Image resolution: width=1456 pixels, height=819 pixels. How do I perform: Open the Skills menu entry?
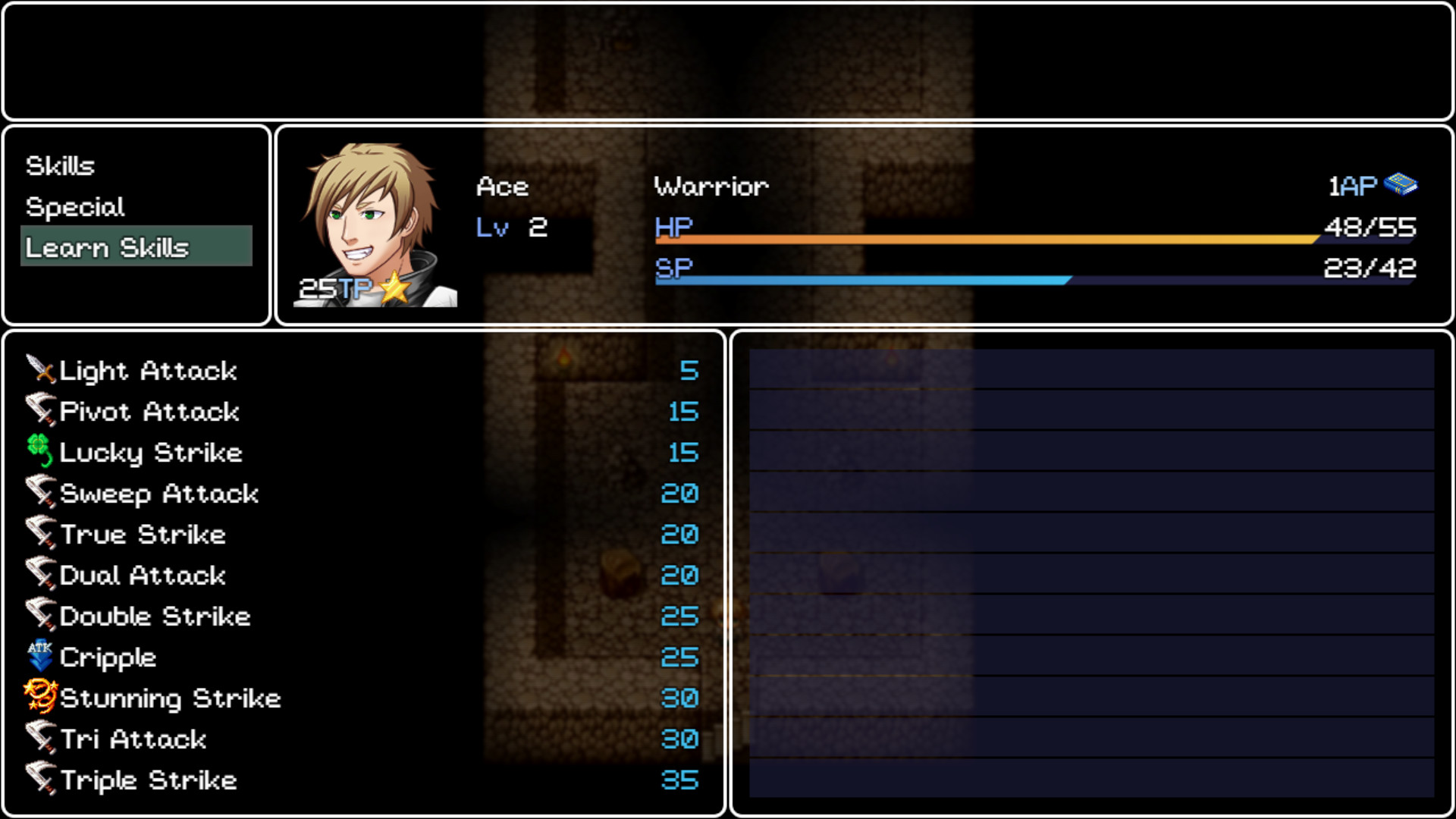[61, 165]
